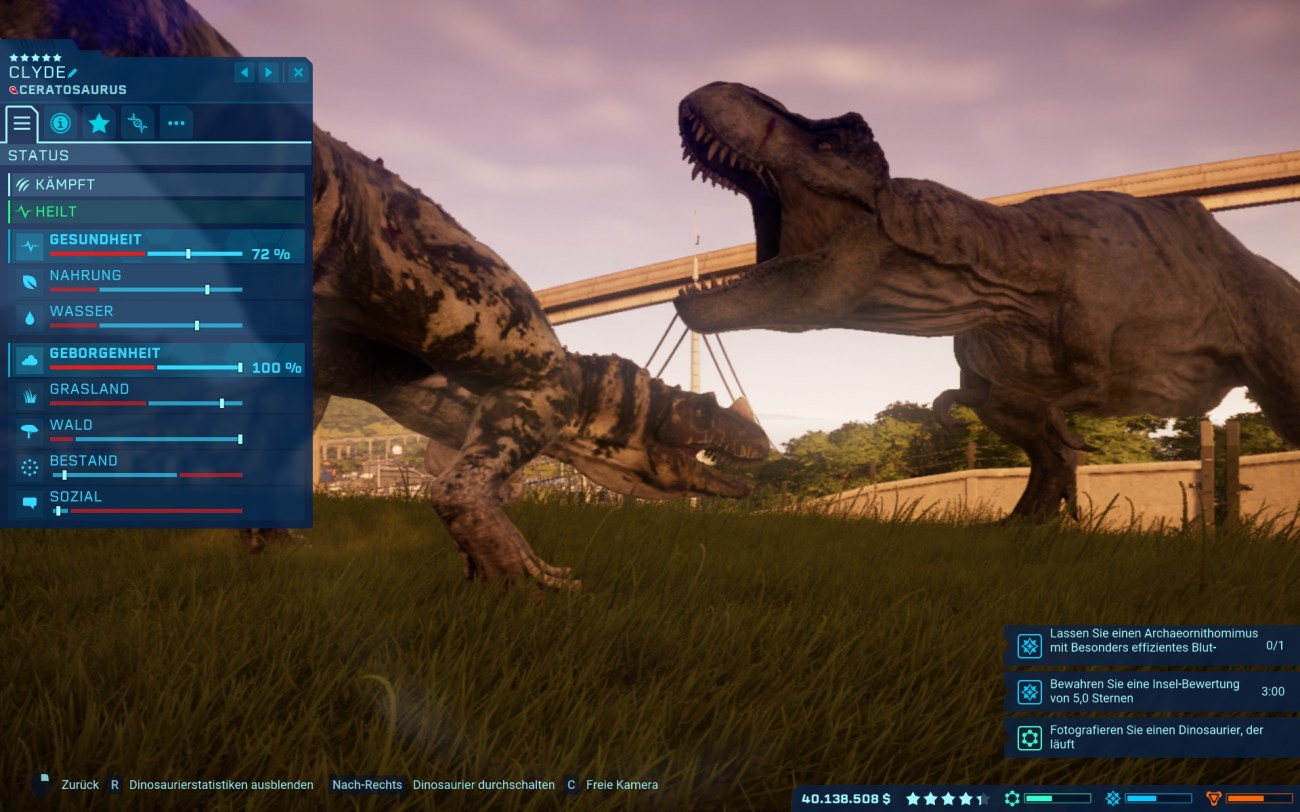Open the DNA genome tab

[138, 124]
